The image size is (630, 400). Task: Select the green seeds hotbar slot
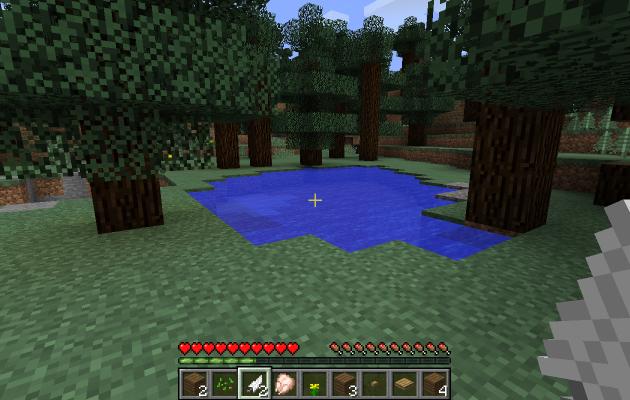[225, 383]
